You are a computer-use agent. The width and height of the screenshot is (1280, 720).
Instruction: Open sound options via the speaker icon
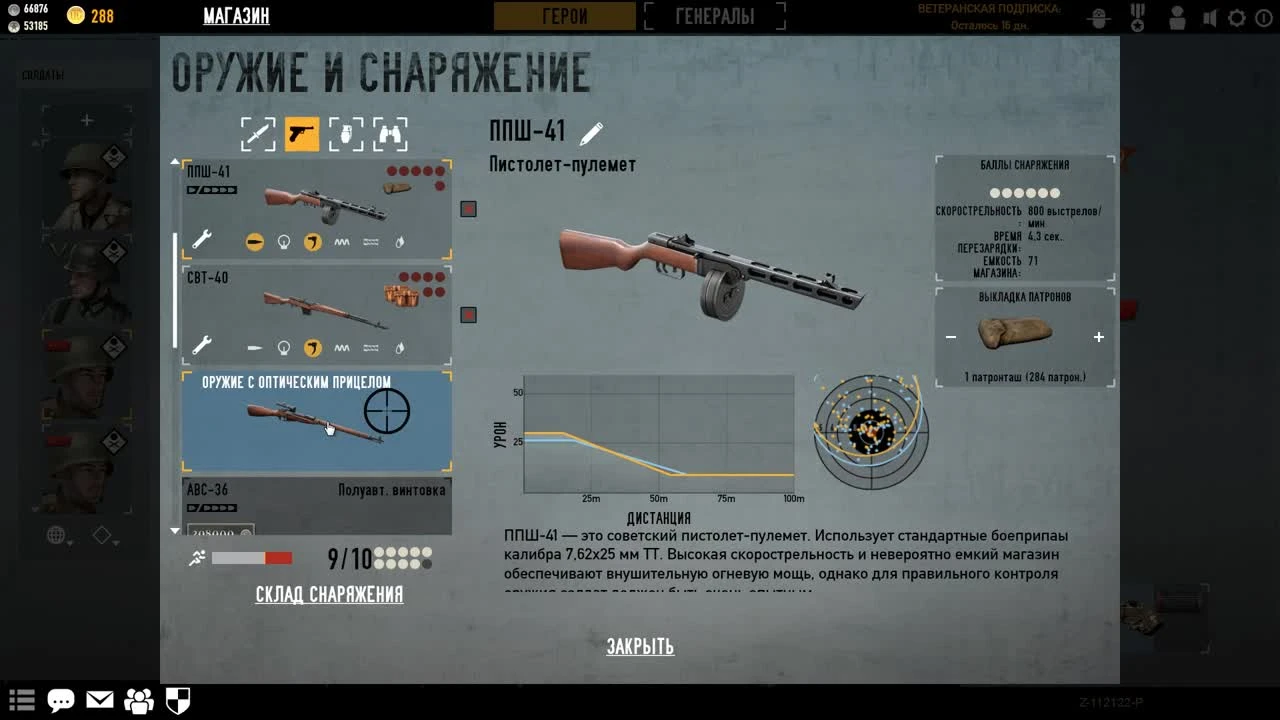point(1209,17)
